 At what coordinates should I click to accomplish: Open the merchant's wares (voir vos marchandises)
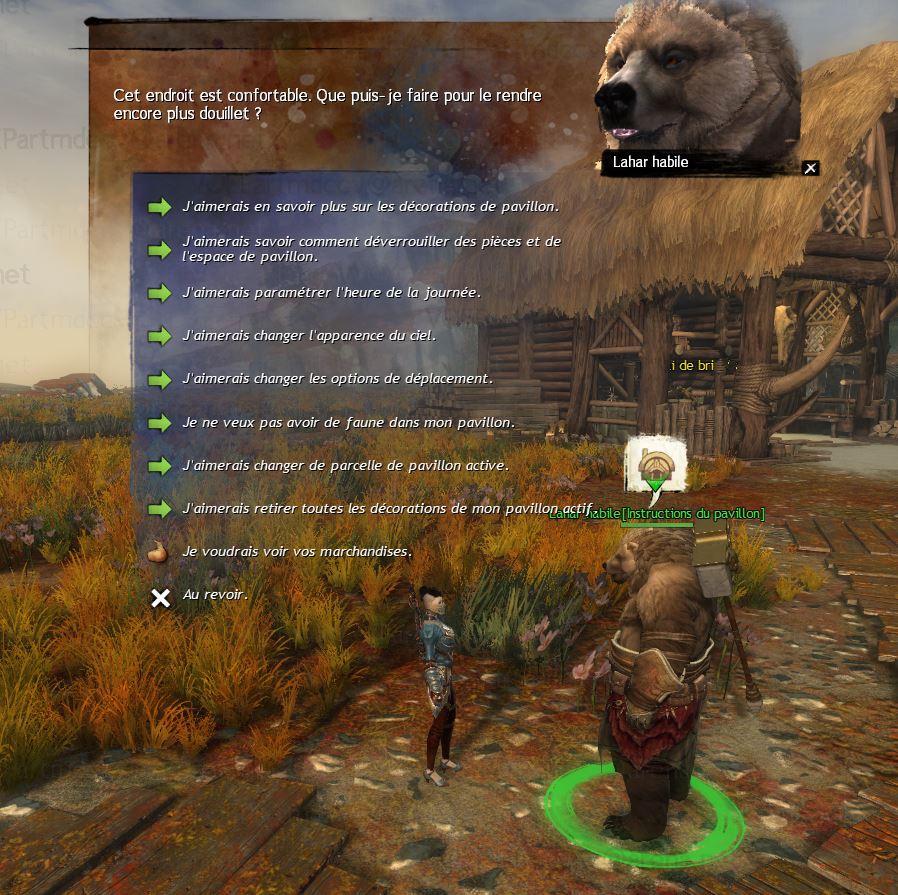[x=297, y=552]
